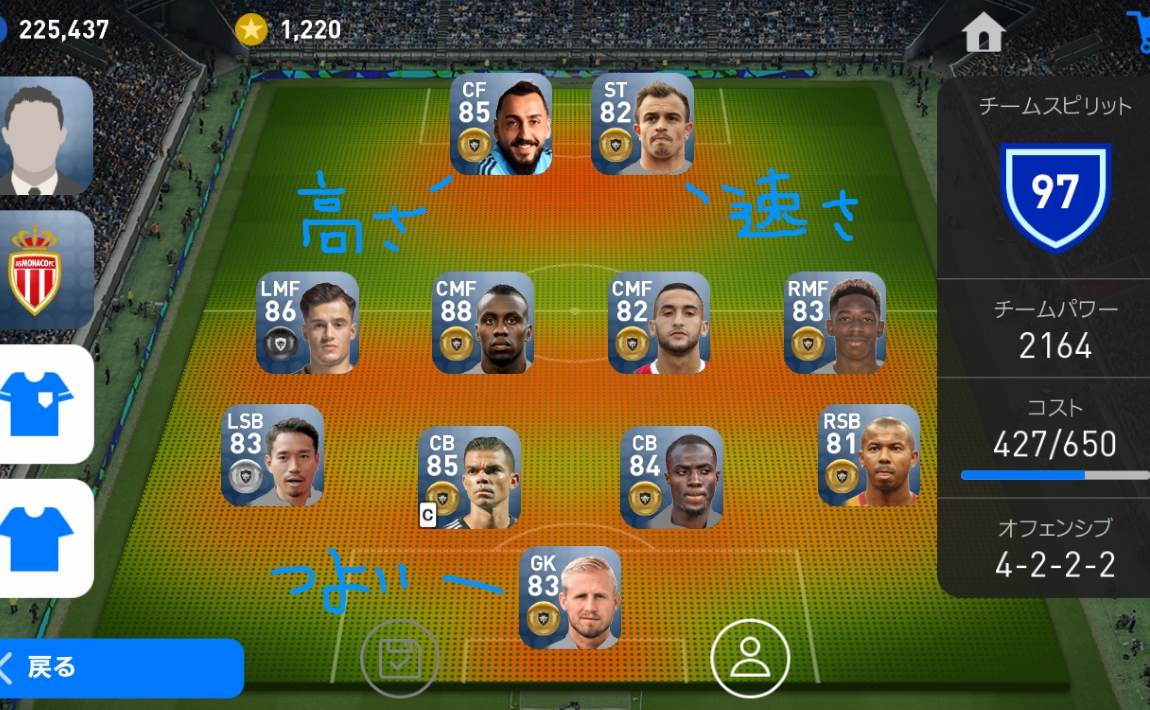
Task: Select the LSB player card rated 83
Action: (272, 455)
